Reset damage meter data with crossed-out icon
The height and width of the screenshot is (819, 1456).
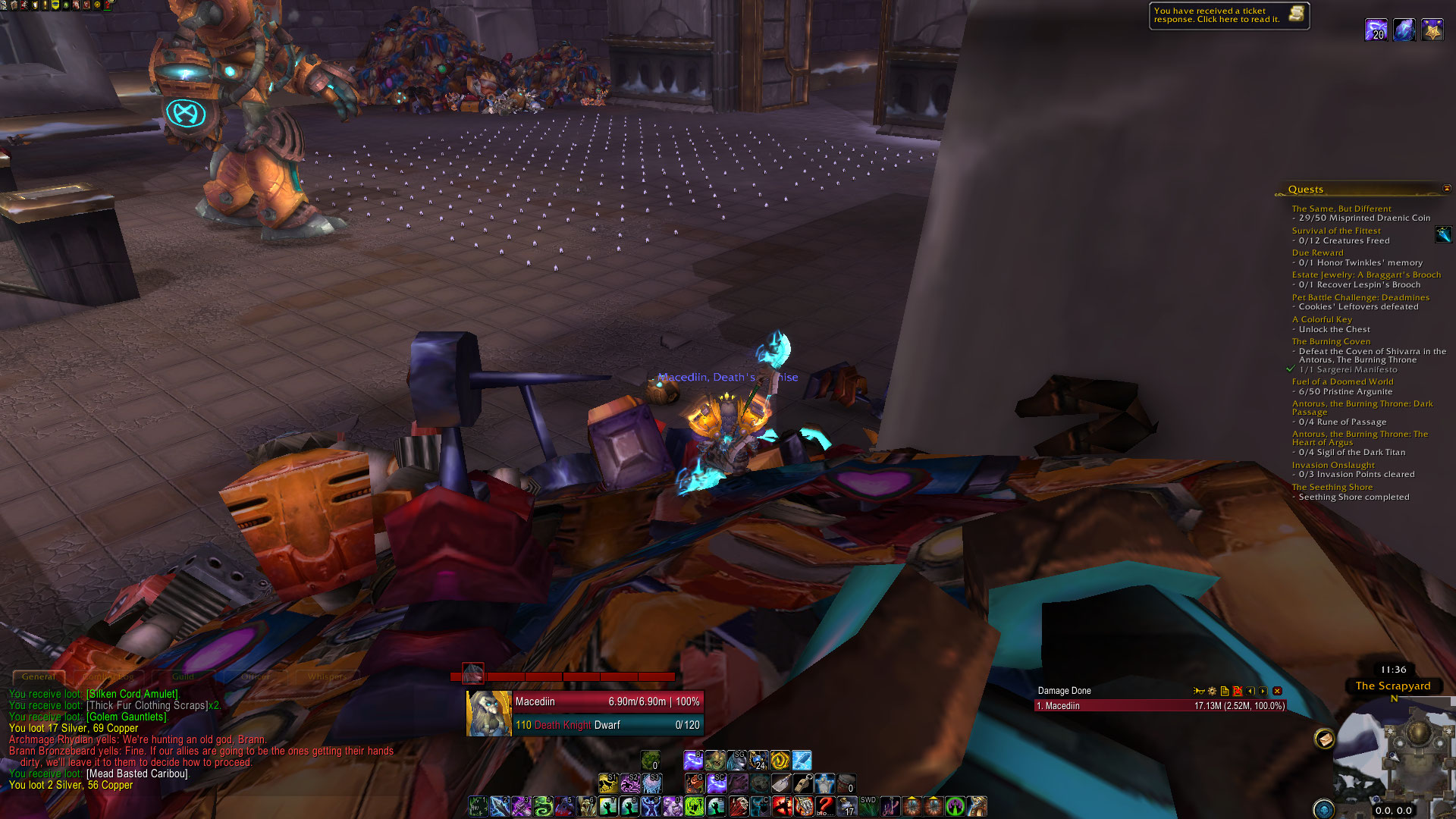coord(1238,691)
